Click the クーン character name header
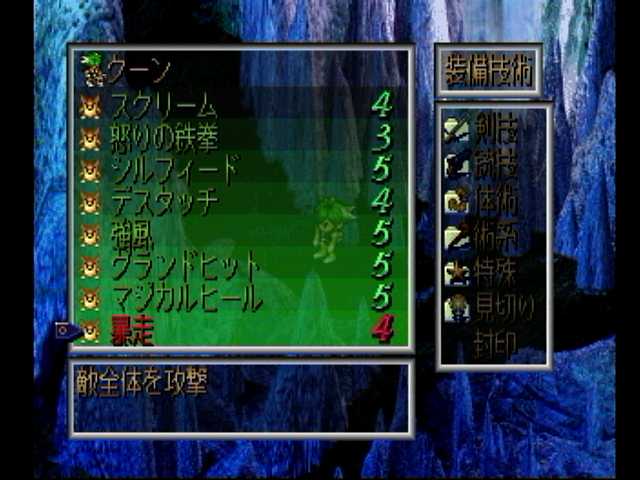640x480 pixels. coord(139,71)
